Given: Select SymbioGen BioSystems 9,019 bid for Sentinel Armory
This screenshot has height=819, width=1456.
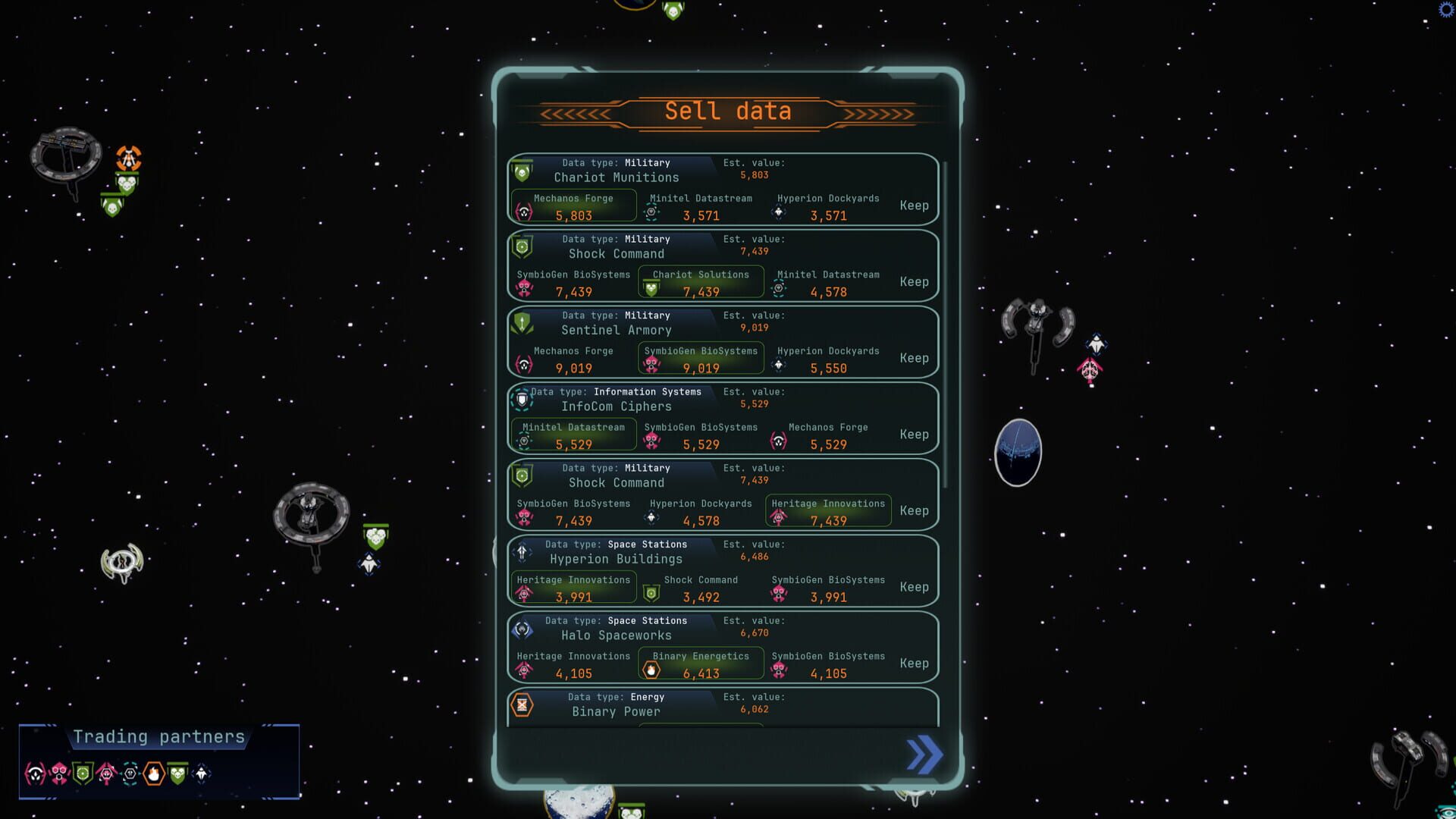Looking at the screenshot, I should tap(701, 358).
